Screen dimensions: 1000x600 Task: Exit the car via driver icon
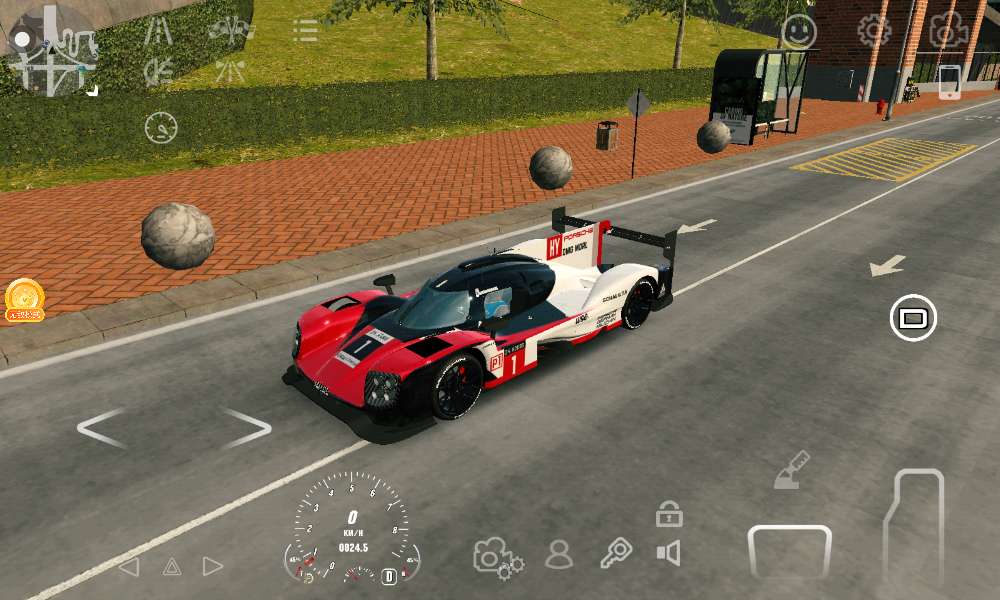click(x=559, y=554)
